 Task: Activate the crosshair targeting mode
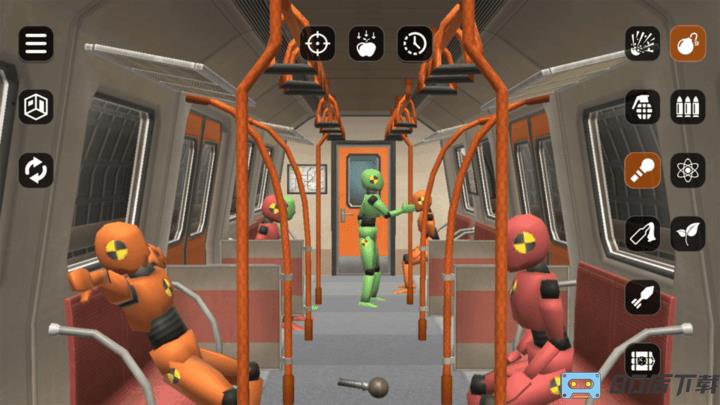pos(318,43)
